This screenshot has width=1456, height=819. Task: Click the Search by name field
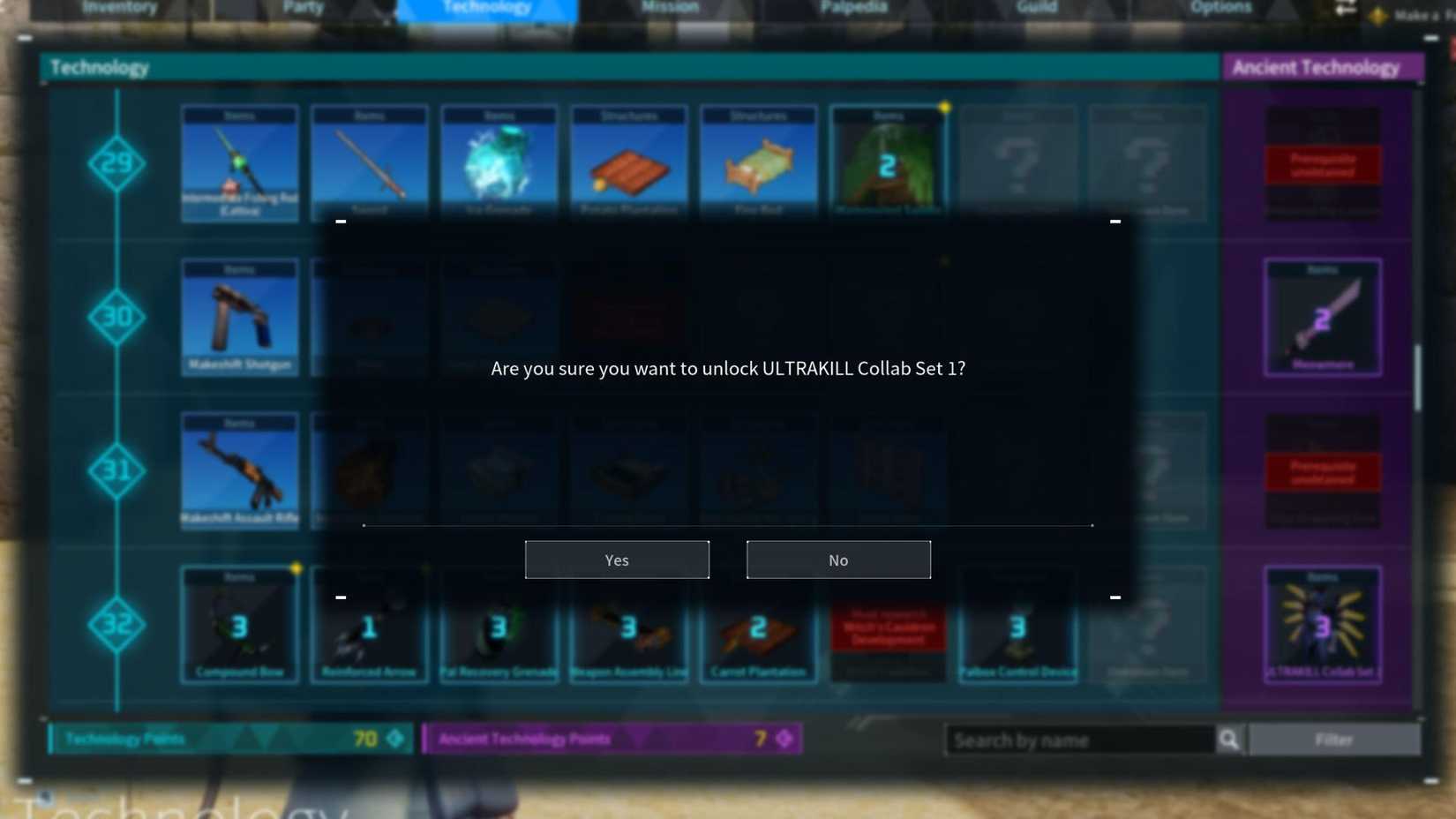coord(1077,740)
